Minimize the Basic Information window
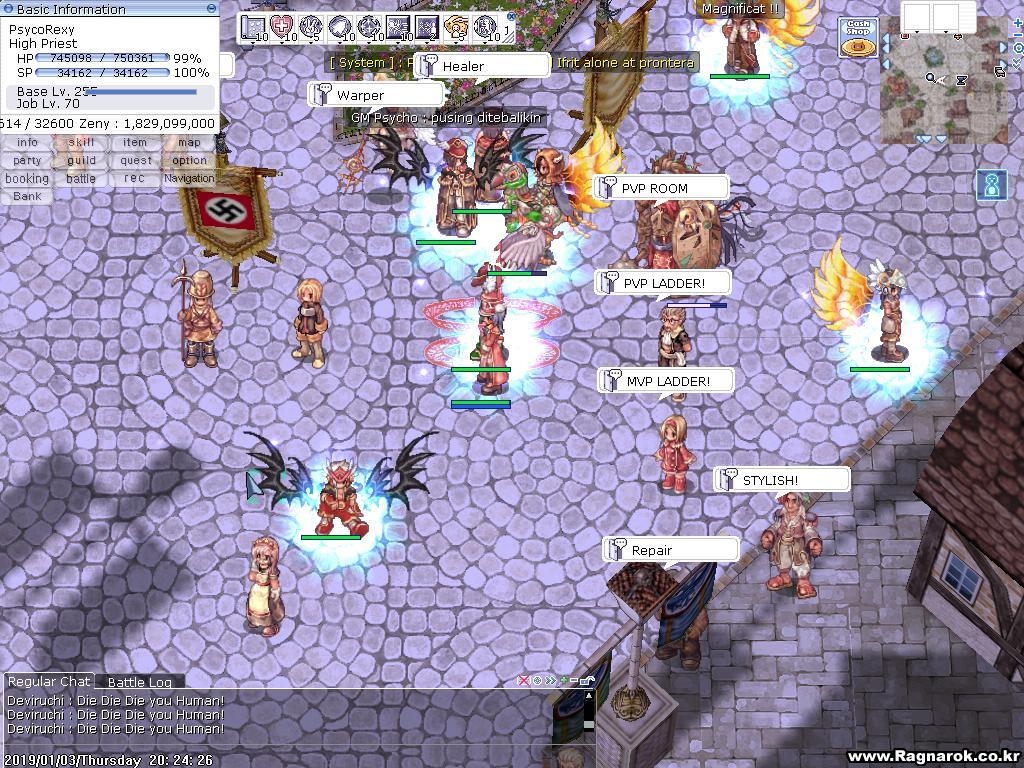This screenshot has width=1024, height=768. (x=211, y=8)
